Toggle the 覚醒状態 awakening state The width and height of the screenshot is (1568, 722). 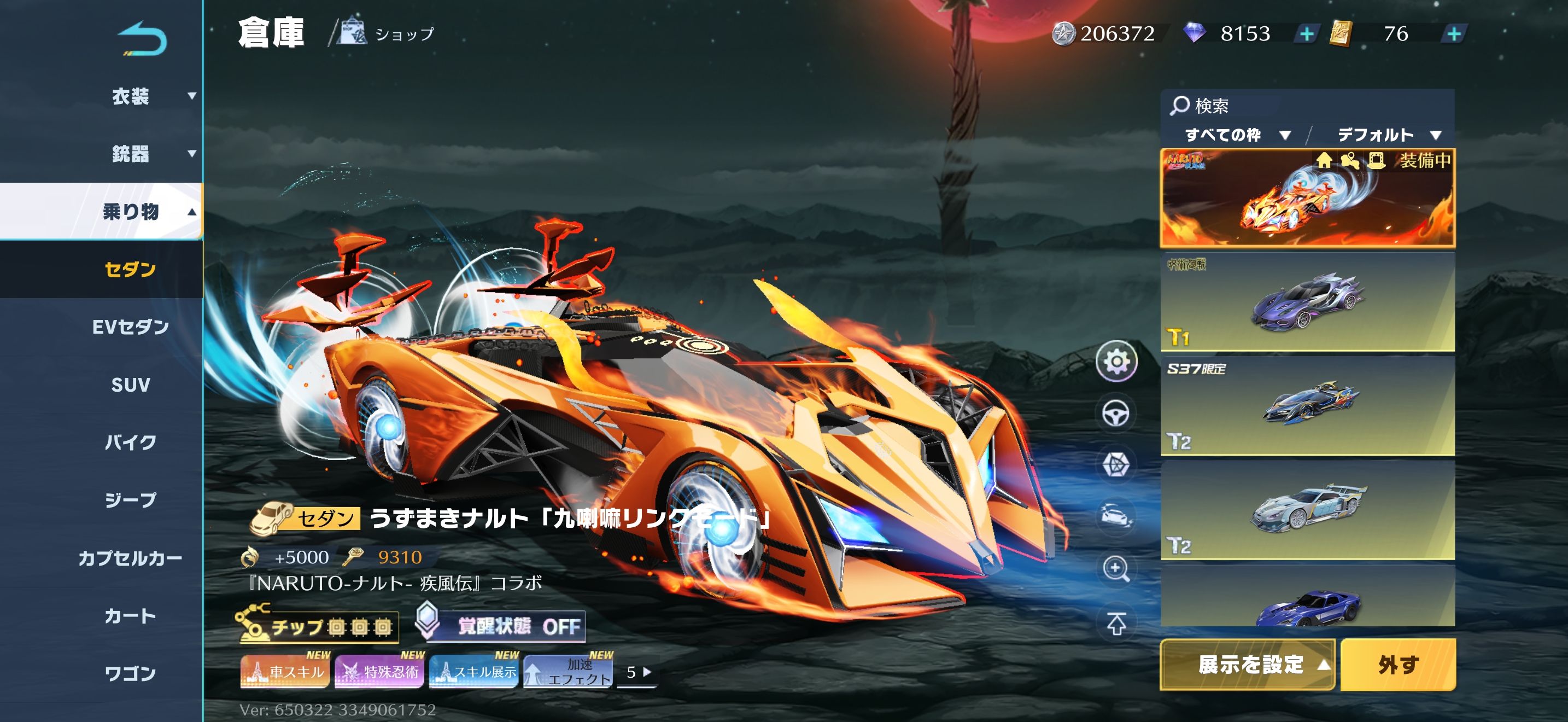[x=502, y=626]
